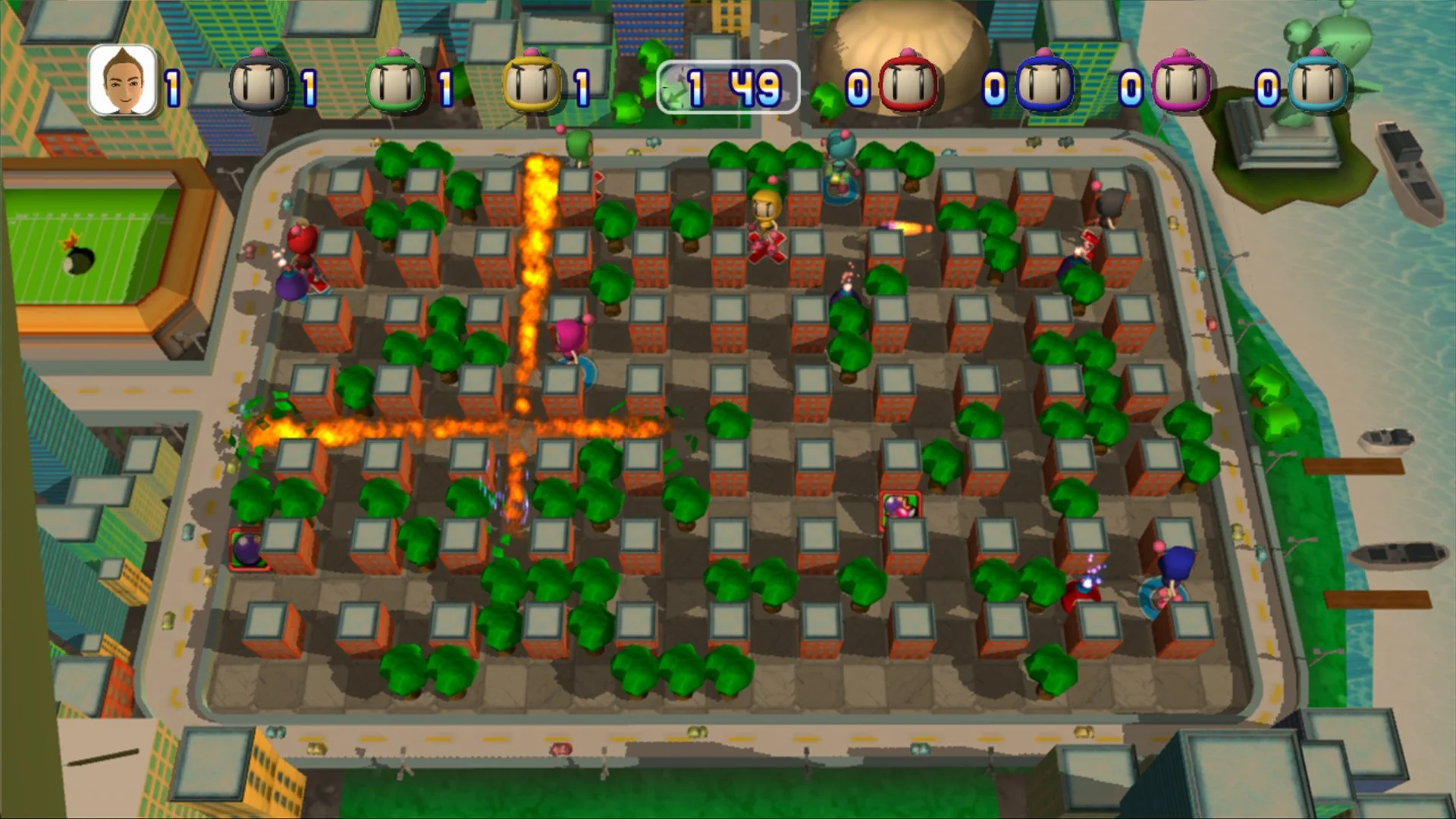The width and height of the screenshot is (1456, 819).
Task: Select the cyan Bomberman head icon
Action: click(x=1319, y=83)
